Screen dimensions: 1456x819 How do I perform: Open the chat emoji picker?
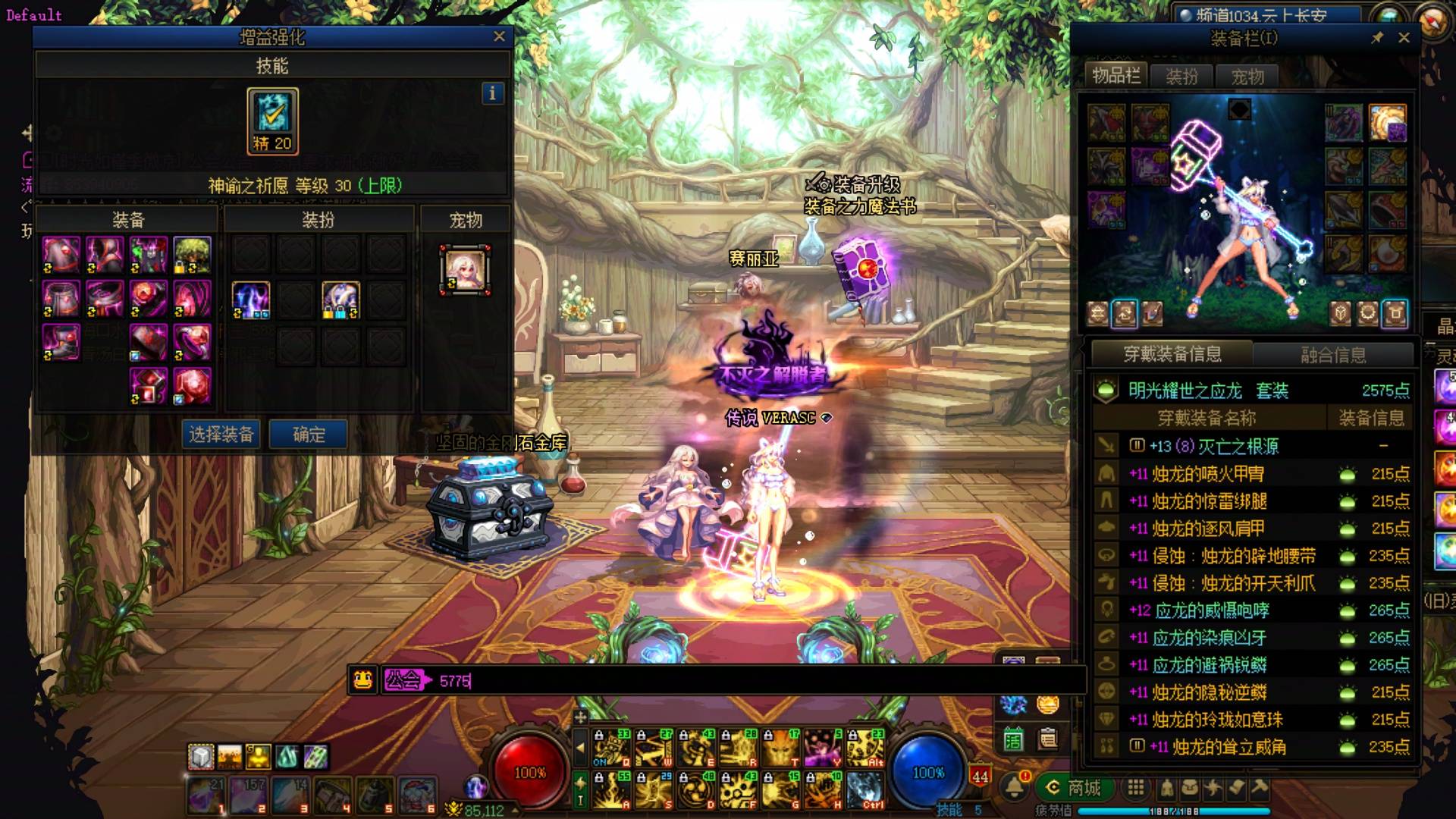(363, 680)
